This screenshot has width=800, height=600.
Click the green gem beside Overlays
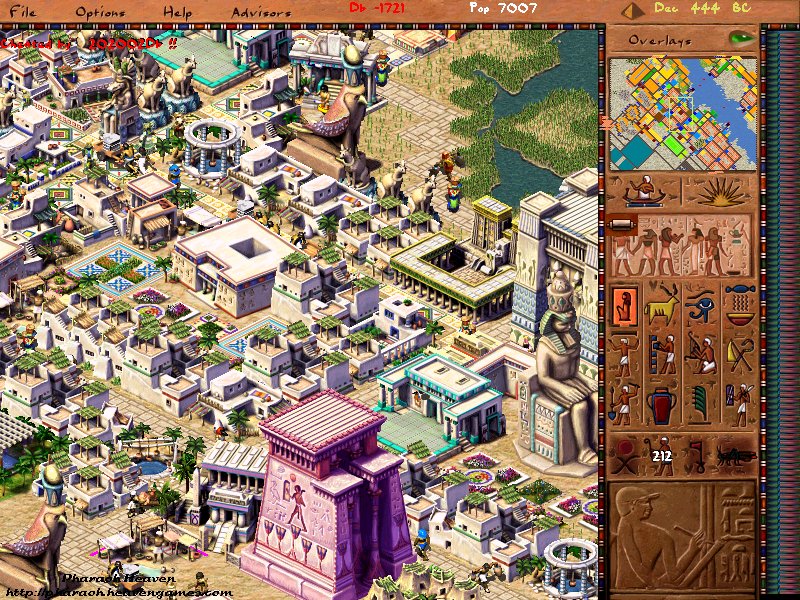(741, 39)
